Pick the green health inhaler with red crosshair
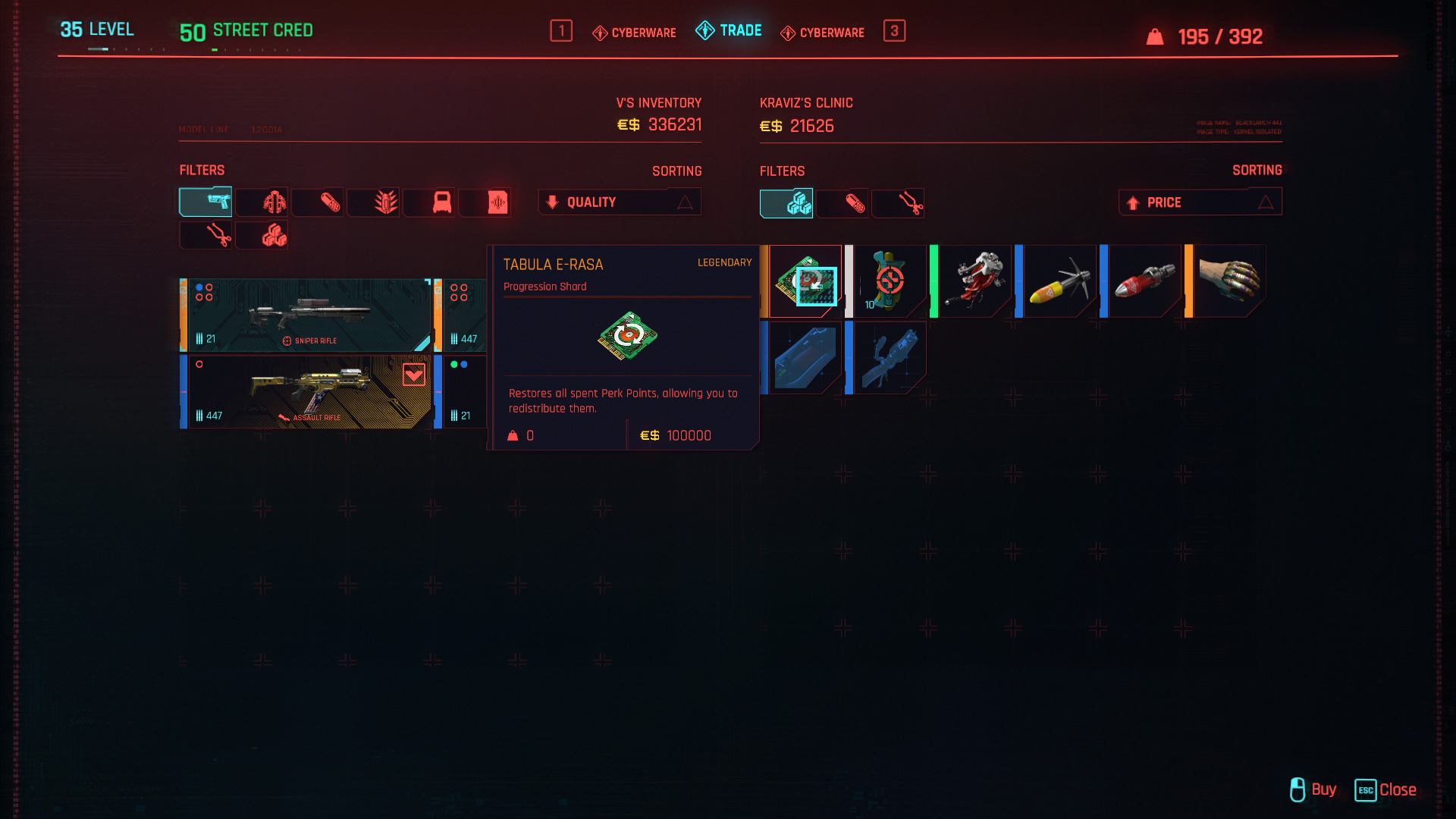Viewport: 1456px width, 819px height. [889, 281]
